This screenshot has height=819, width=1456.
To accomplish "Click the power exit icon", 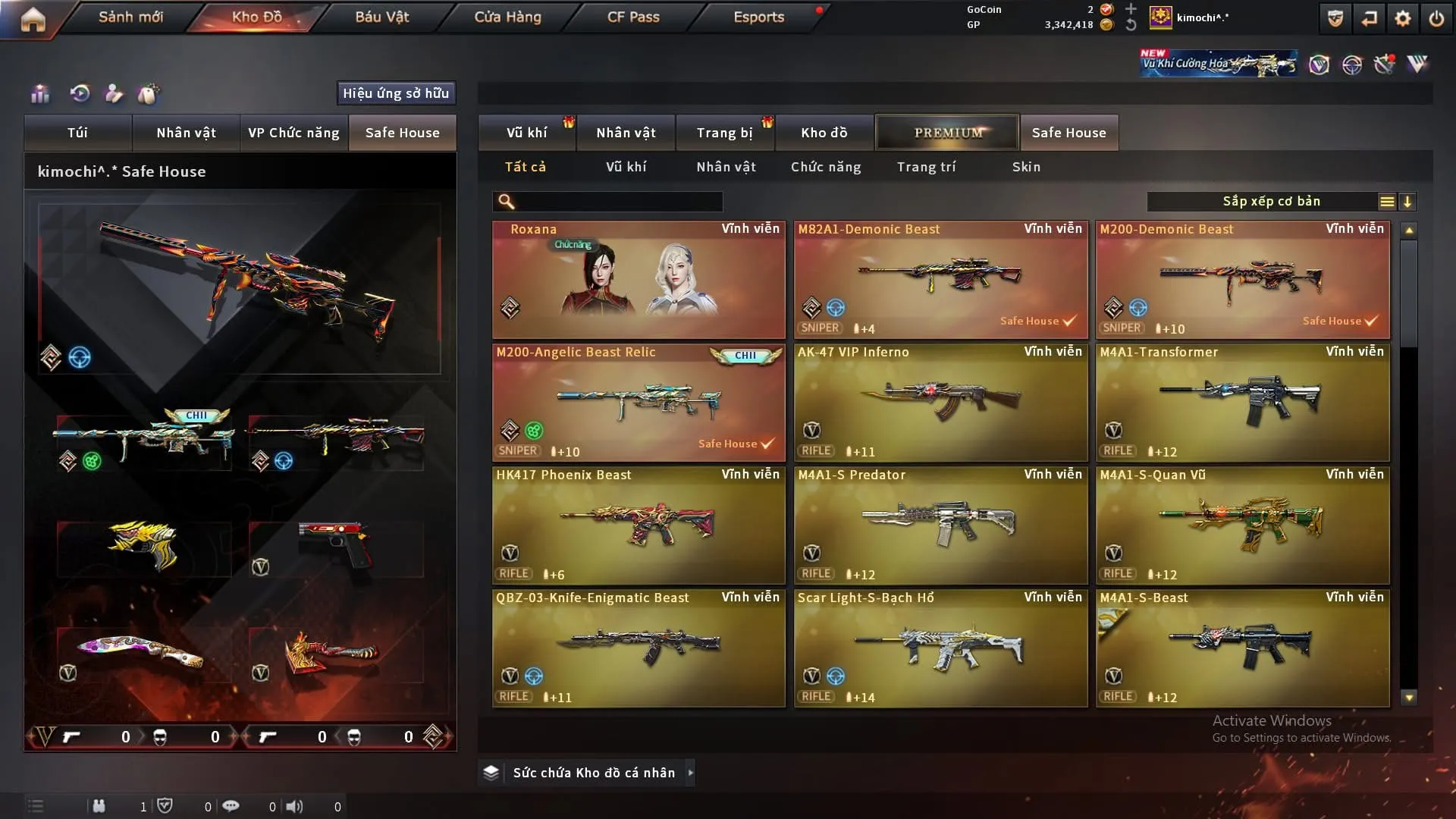I will click(1436, 18).
